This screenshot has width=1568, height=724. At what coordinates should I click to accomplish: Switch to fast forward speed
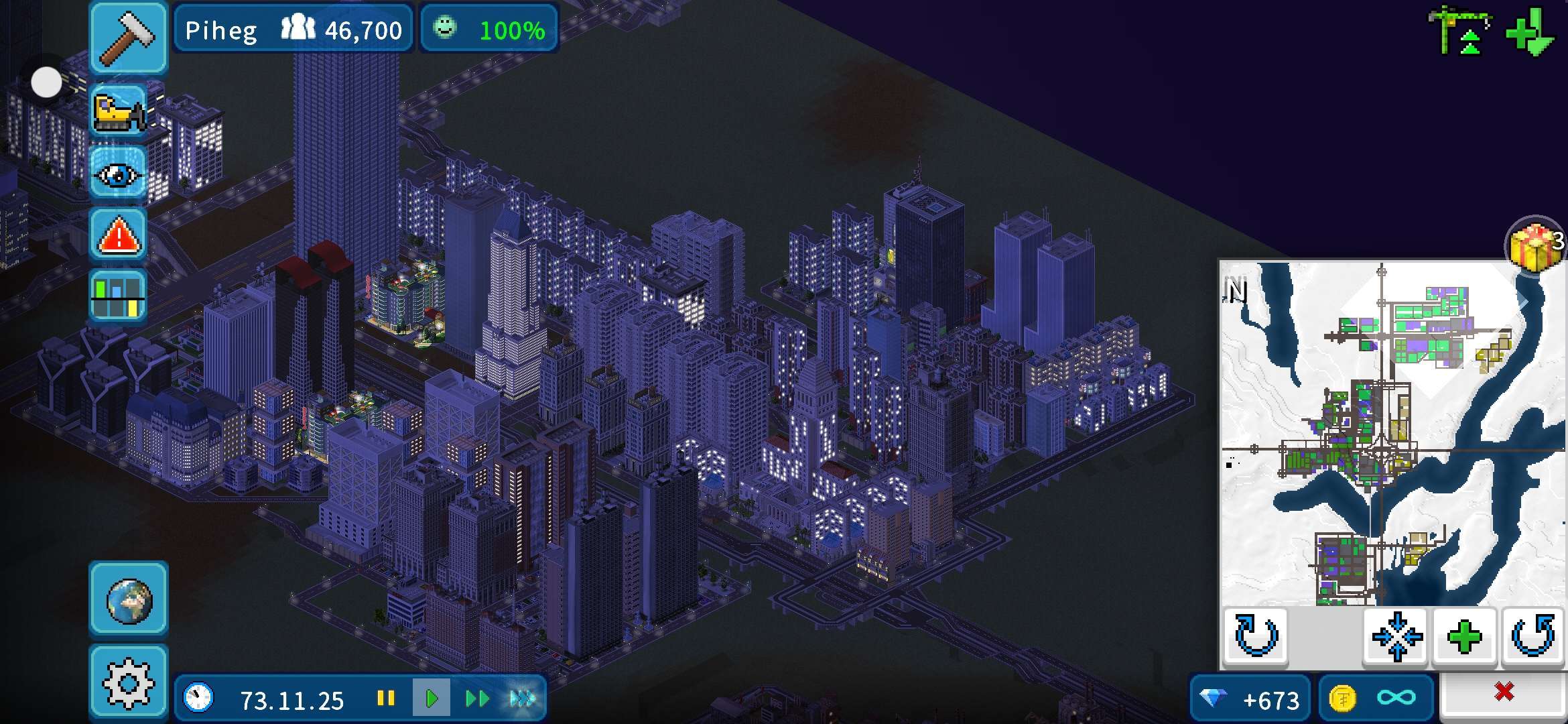(476, 699)
